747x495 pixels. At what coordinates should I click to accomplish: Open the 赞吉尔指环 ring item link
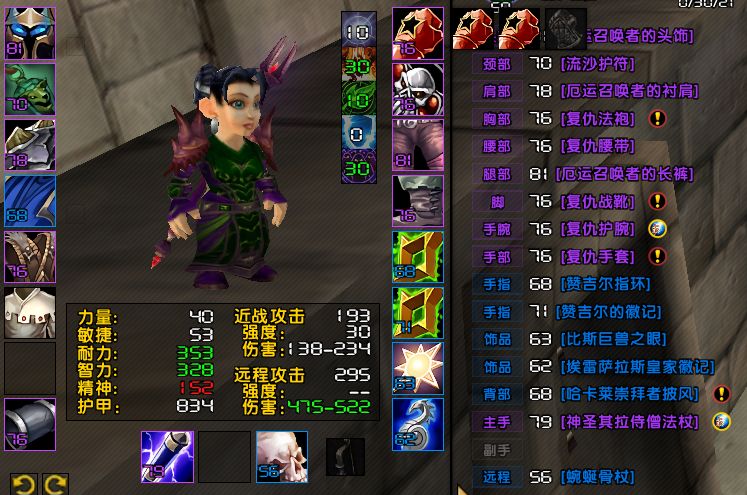pyautogui.click(x=606, y=285)
